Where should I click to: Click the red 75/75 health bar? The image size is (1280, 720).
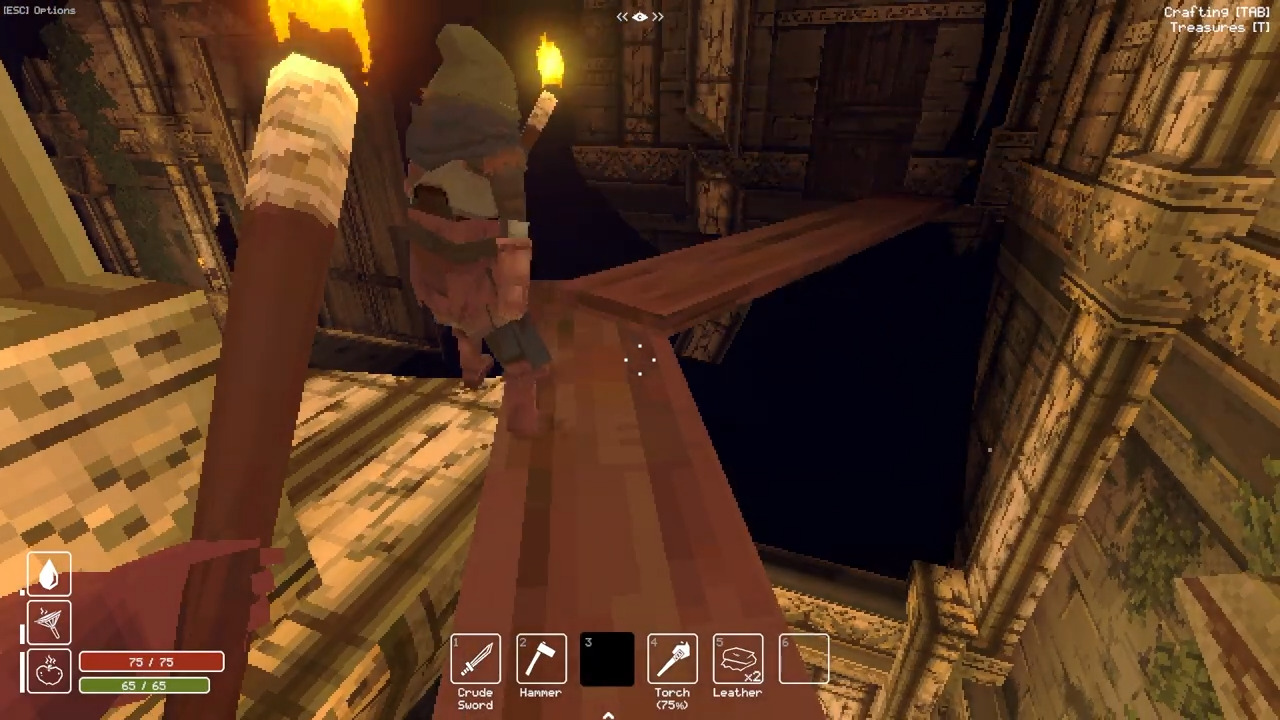(151, 662)
